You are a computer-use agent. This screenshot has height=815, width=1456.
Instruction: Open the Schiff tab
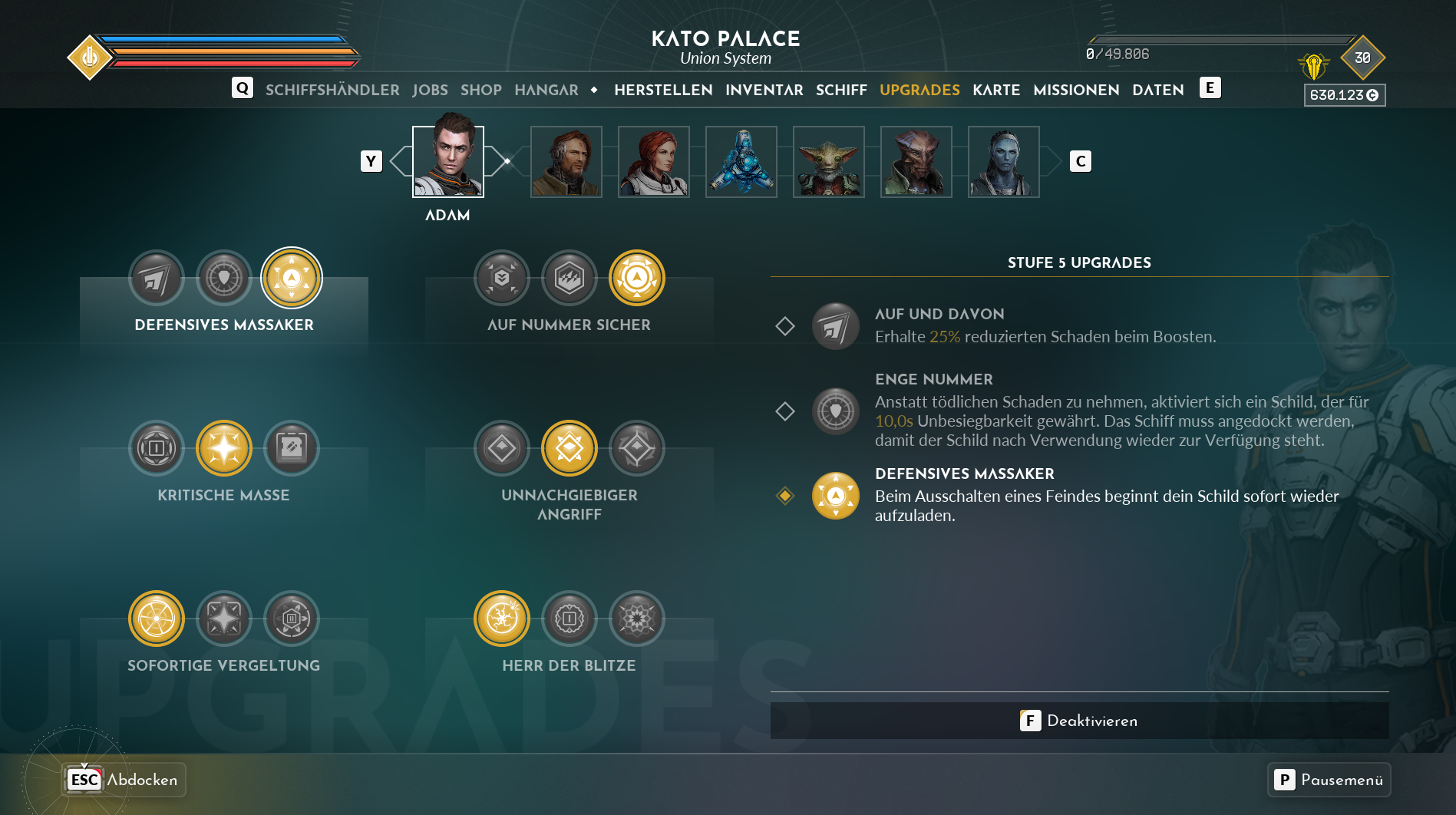(841, 90)
